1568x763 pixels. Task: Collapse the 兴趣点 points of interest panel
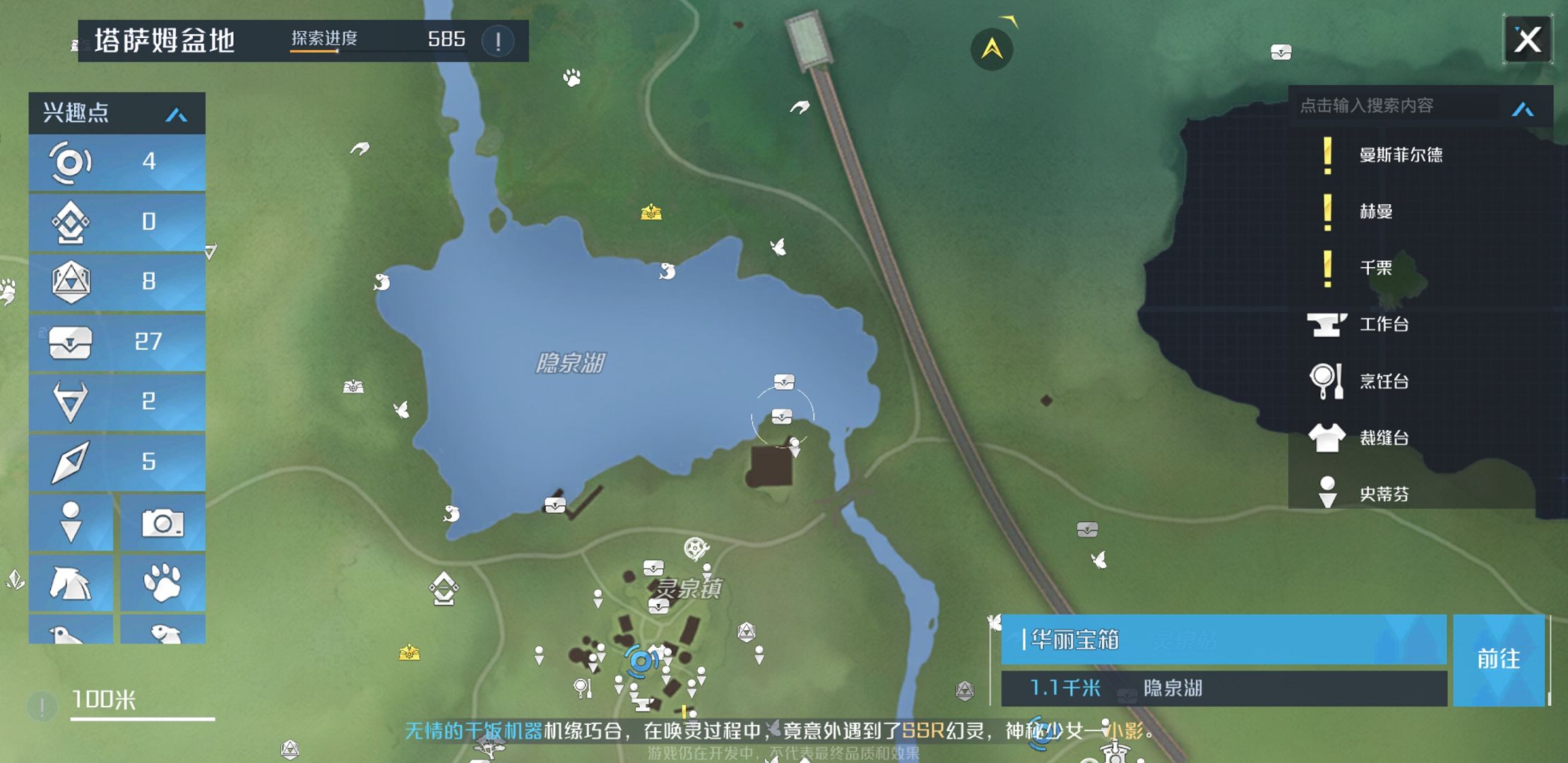(176, 114)
